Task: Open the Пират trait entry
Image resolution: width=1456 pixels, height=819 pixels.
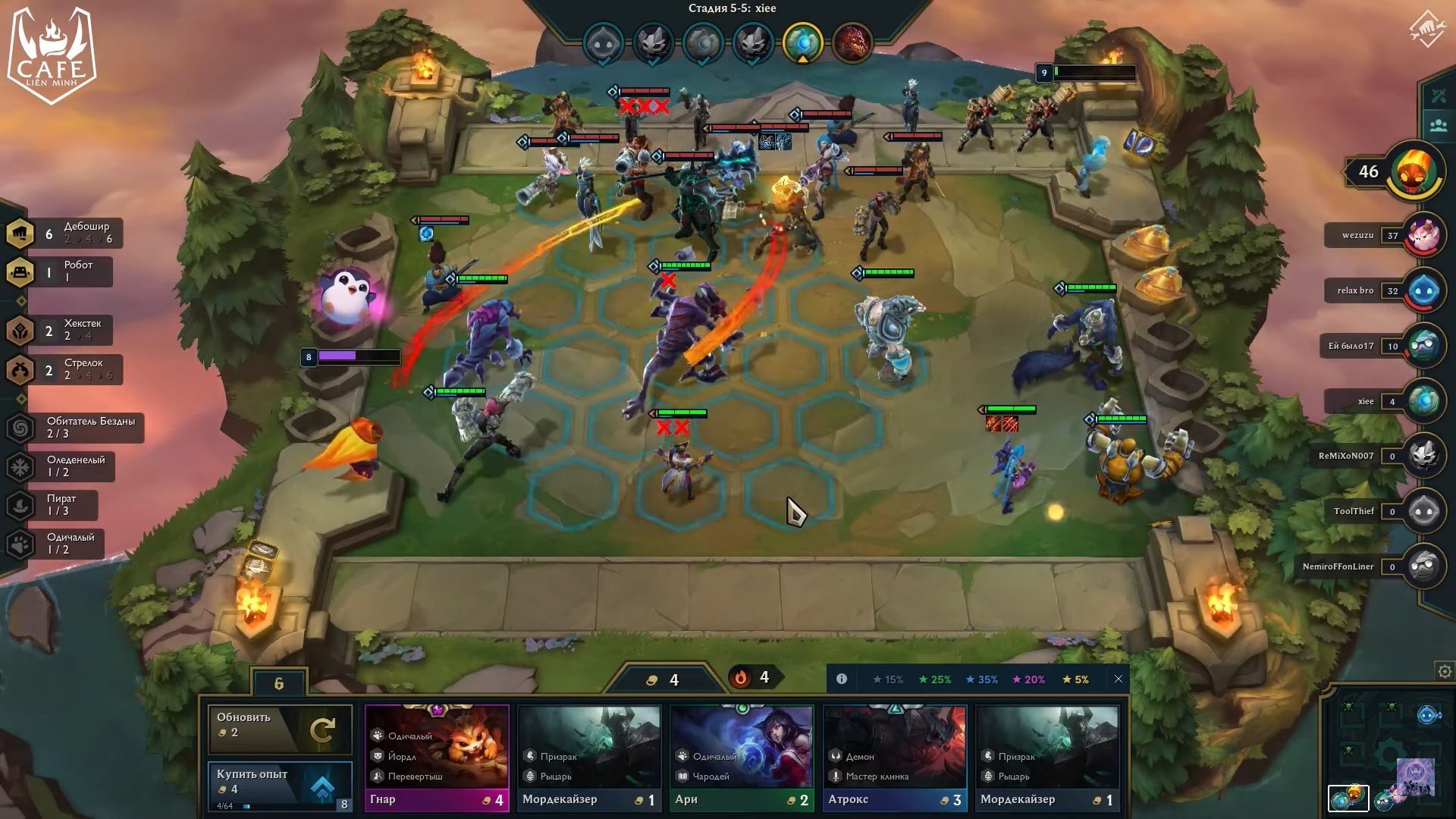Action: [x=52, y=505]
